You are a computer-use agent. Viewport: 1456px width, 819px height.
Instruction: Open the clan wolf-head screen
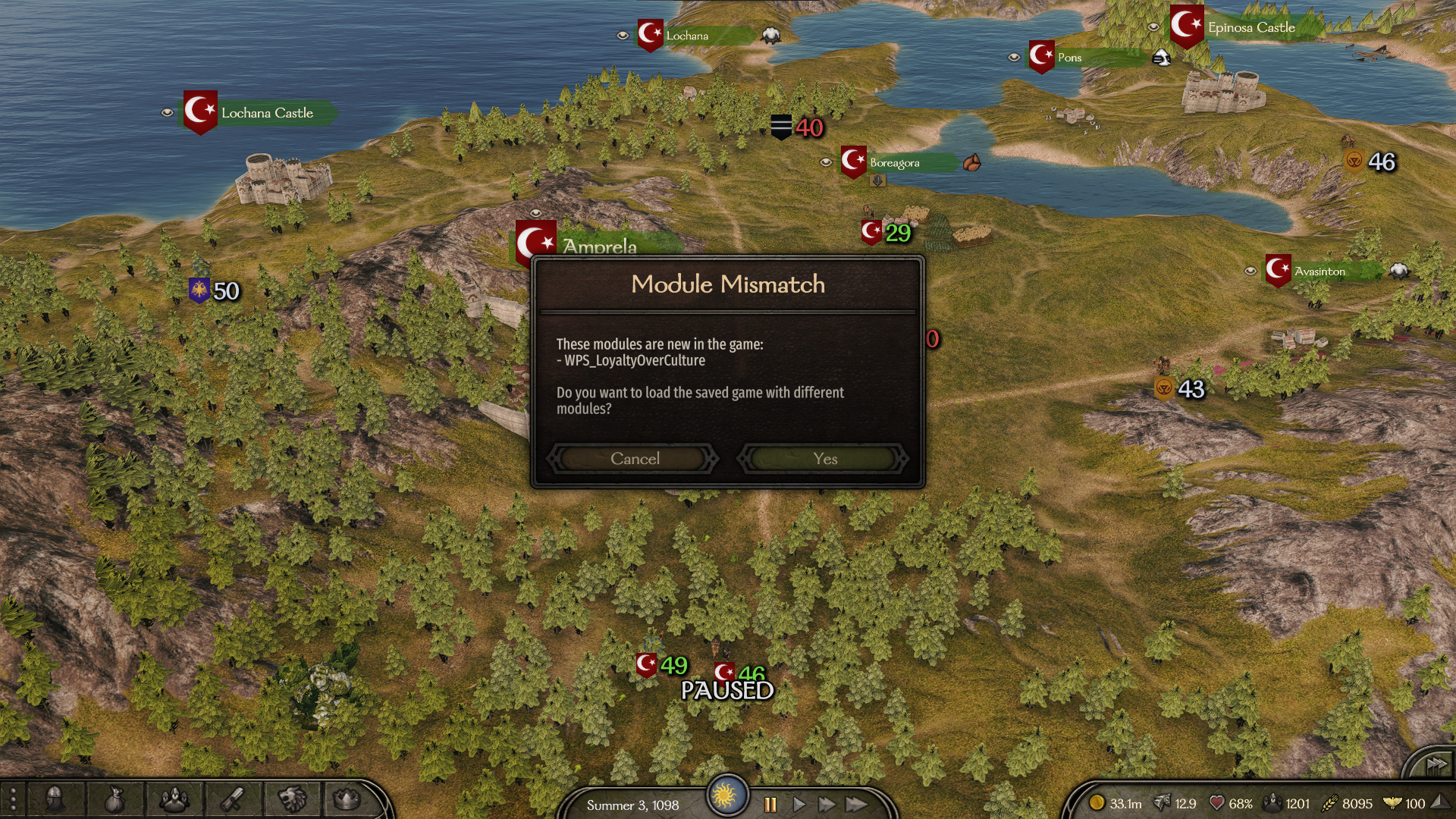pyautogui.click(x=292, y=799)
